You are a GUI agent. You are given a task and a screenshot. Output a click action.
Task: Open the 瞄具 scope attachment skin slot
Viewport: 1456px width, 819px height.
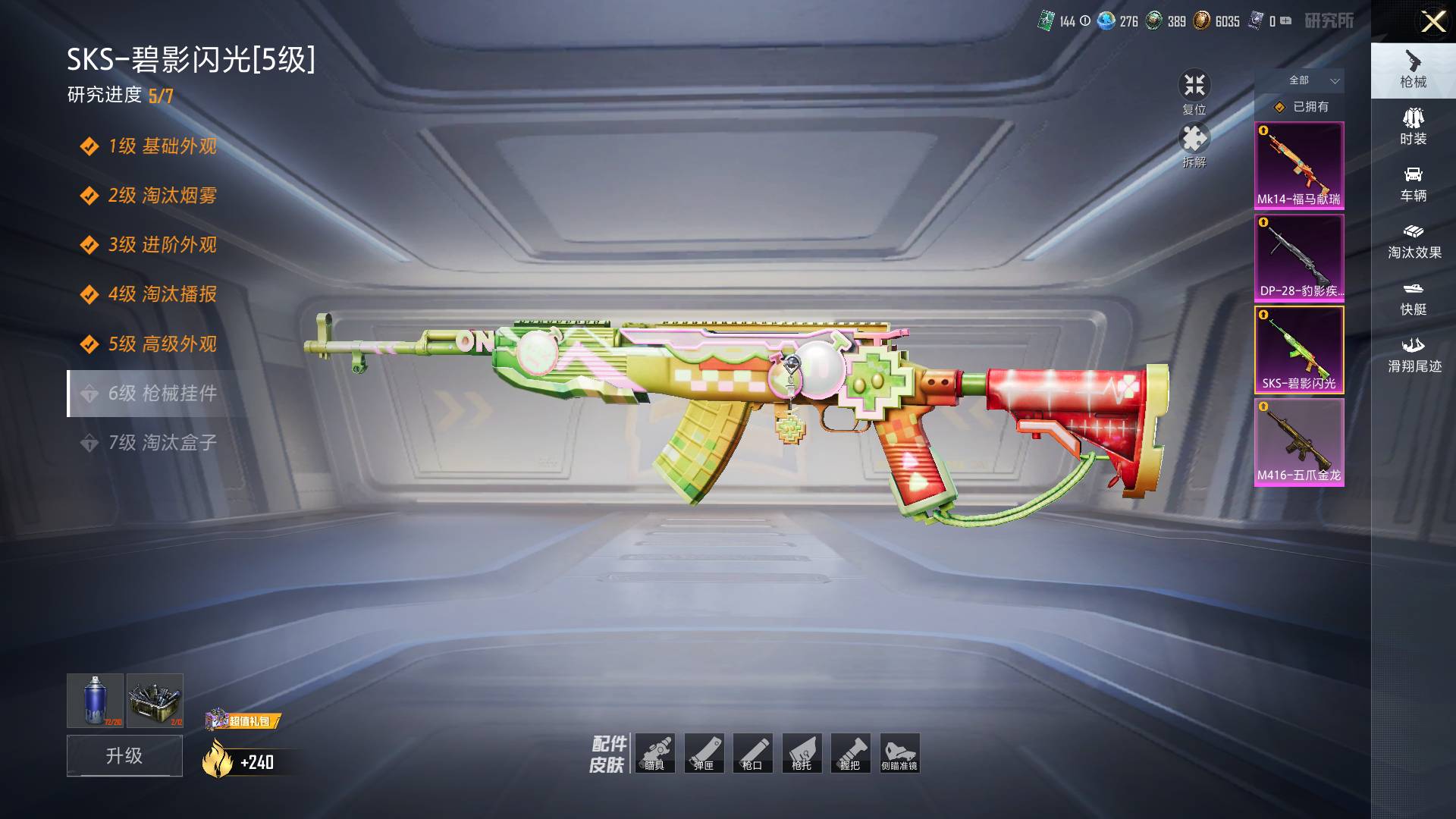pyautogui.click(x=654, y=753)
